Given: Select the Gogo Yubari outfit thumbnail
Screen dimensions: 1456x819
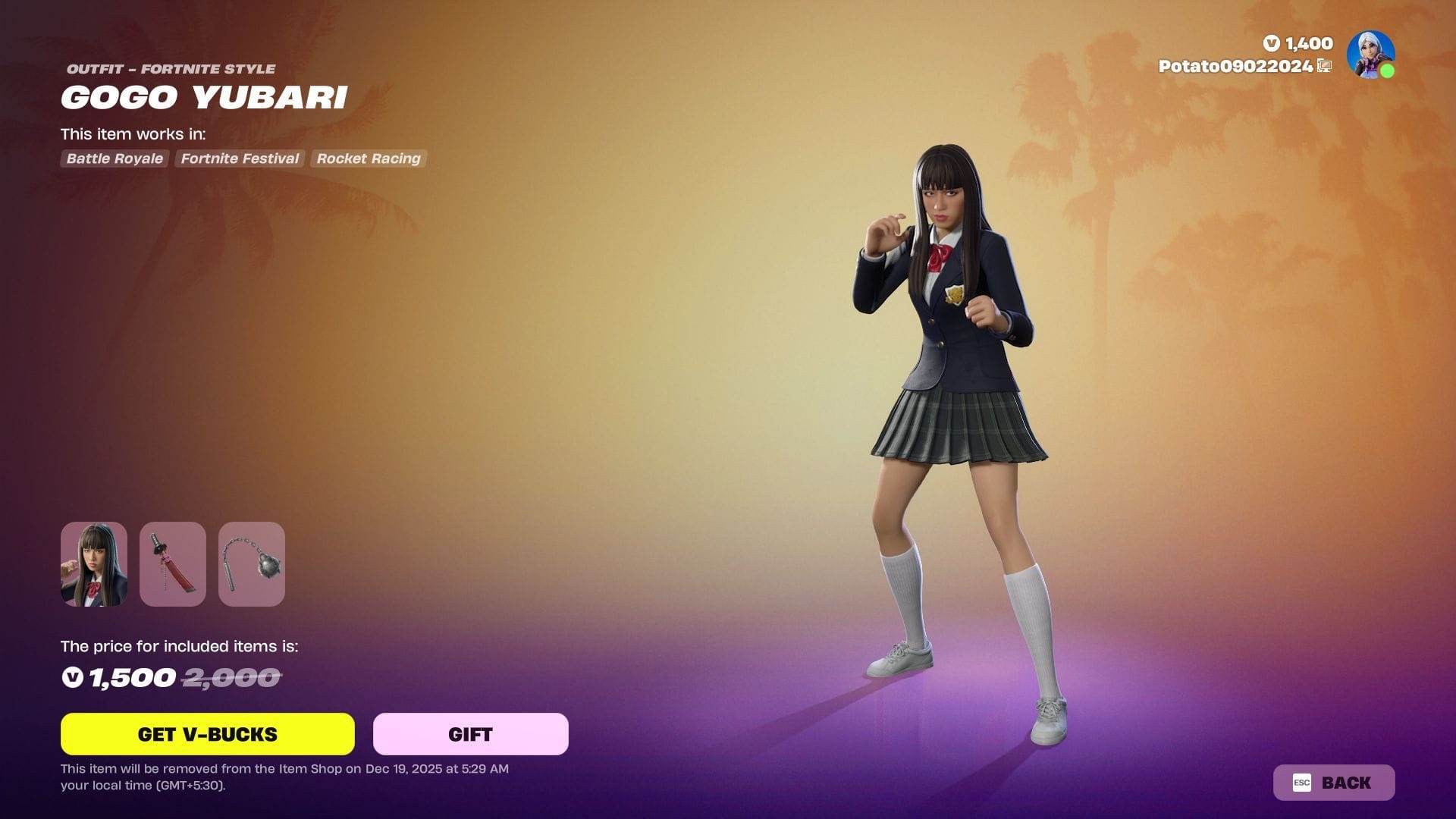Looking at the screenshot, I should [x=94, y=563].
